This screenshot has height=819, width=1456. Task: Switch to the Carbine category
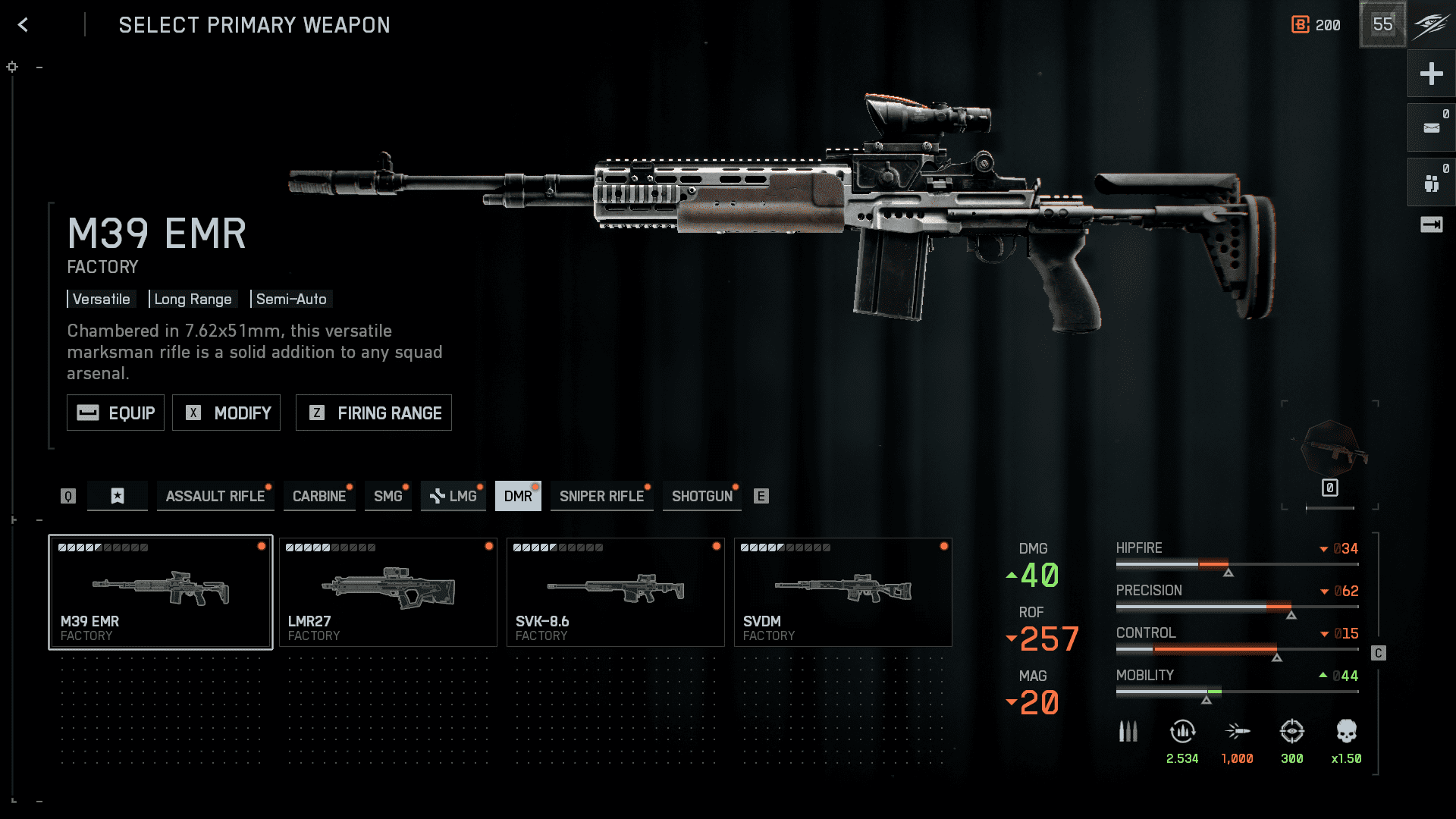pyautogui.click(x=318, y=496)
